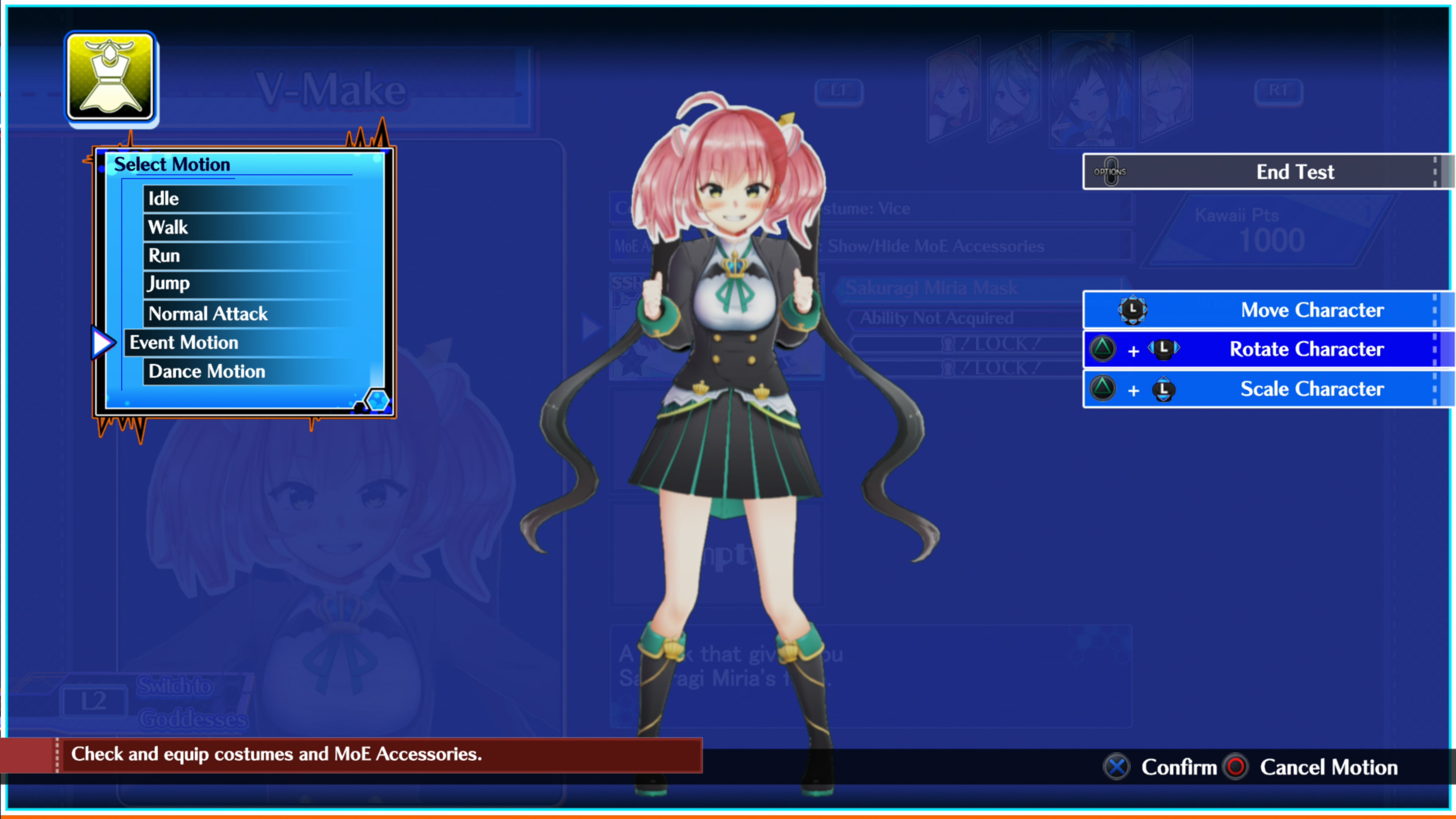Click the circle Cancel Motion icon

tap(1235, 767)
